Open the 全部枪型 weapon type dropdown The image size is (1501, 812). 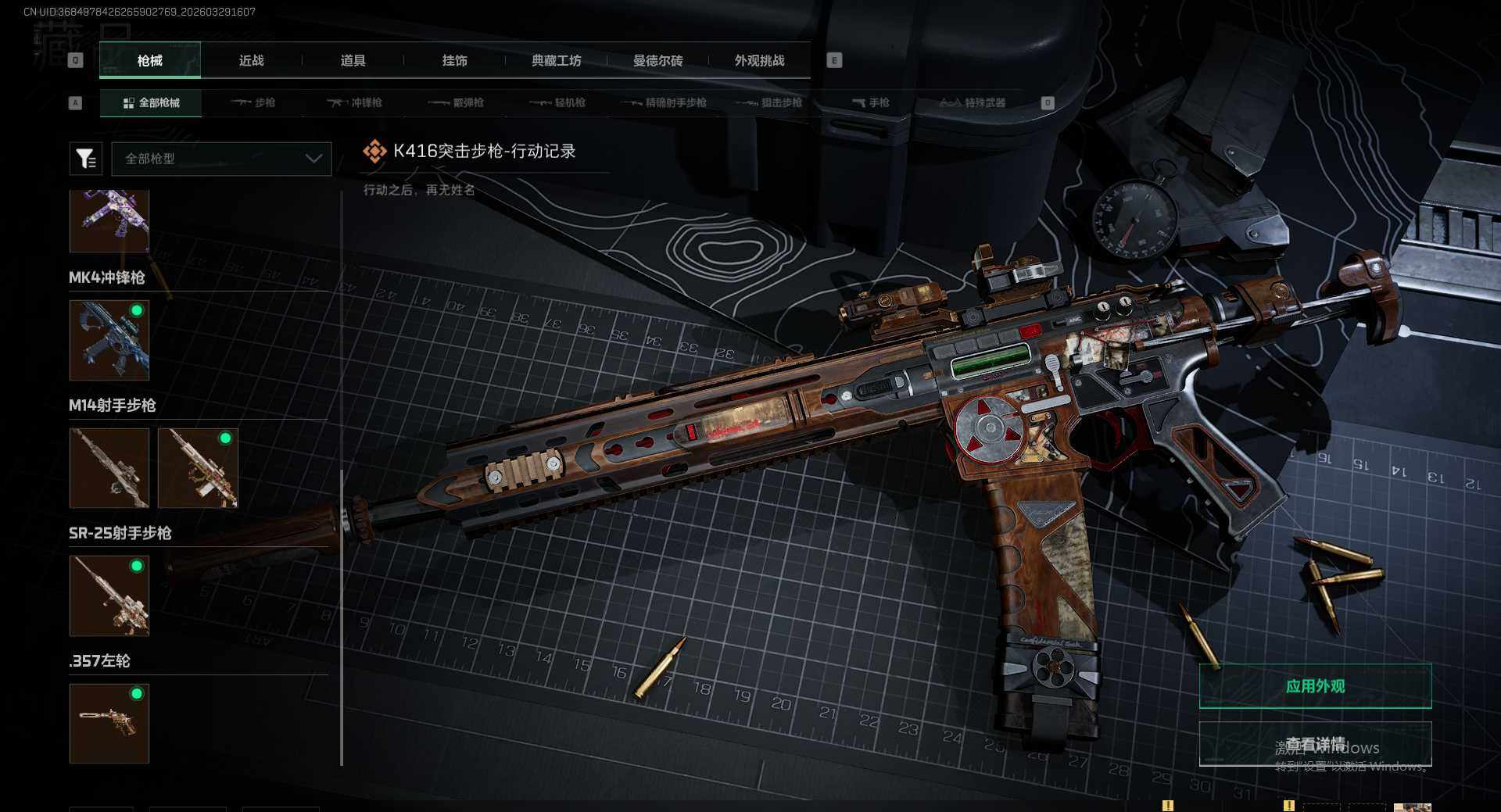point(221,159)
